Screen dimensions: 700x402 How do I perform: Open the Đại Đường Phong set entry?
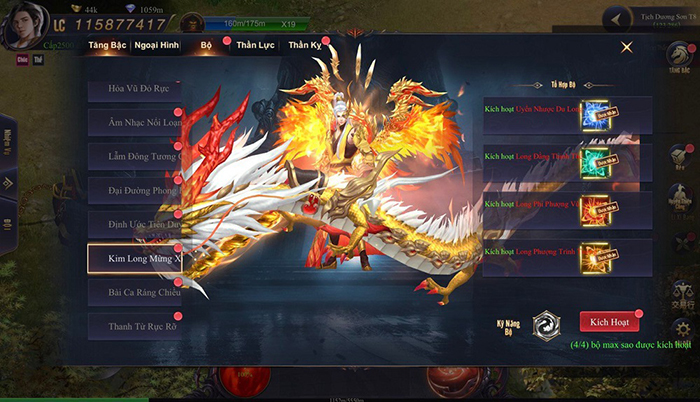(135, 189)
